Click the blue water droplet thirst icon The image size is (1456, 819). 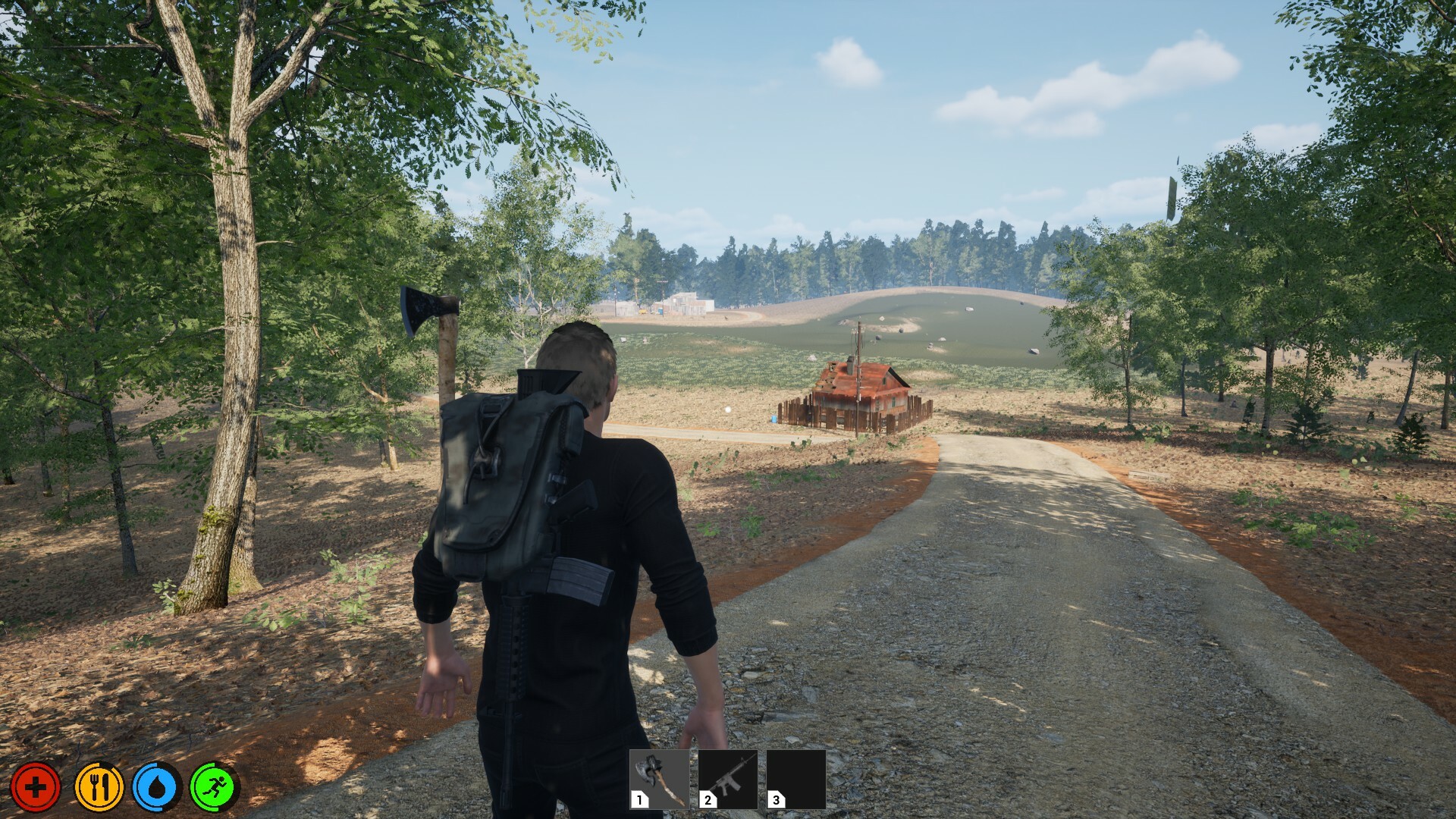tap(158, 786)
